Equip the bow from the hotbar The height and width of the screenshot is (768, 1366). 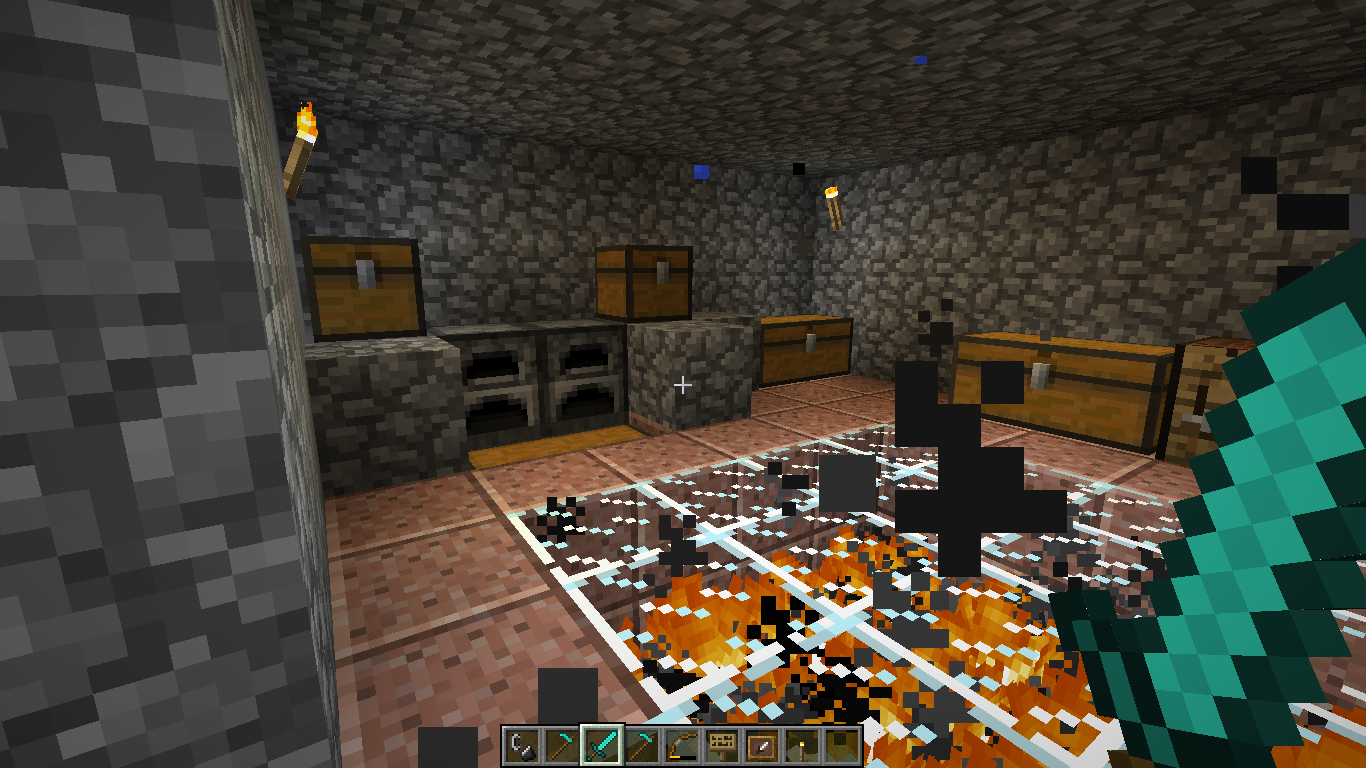click(682, 746)
